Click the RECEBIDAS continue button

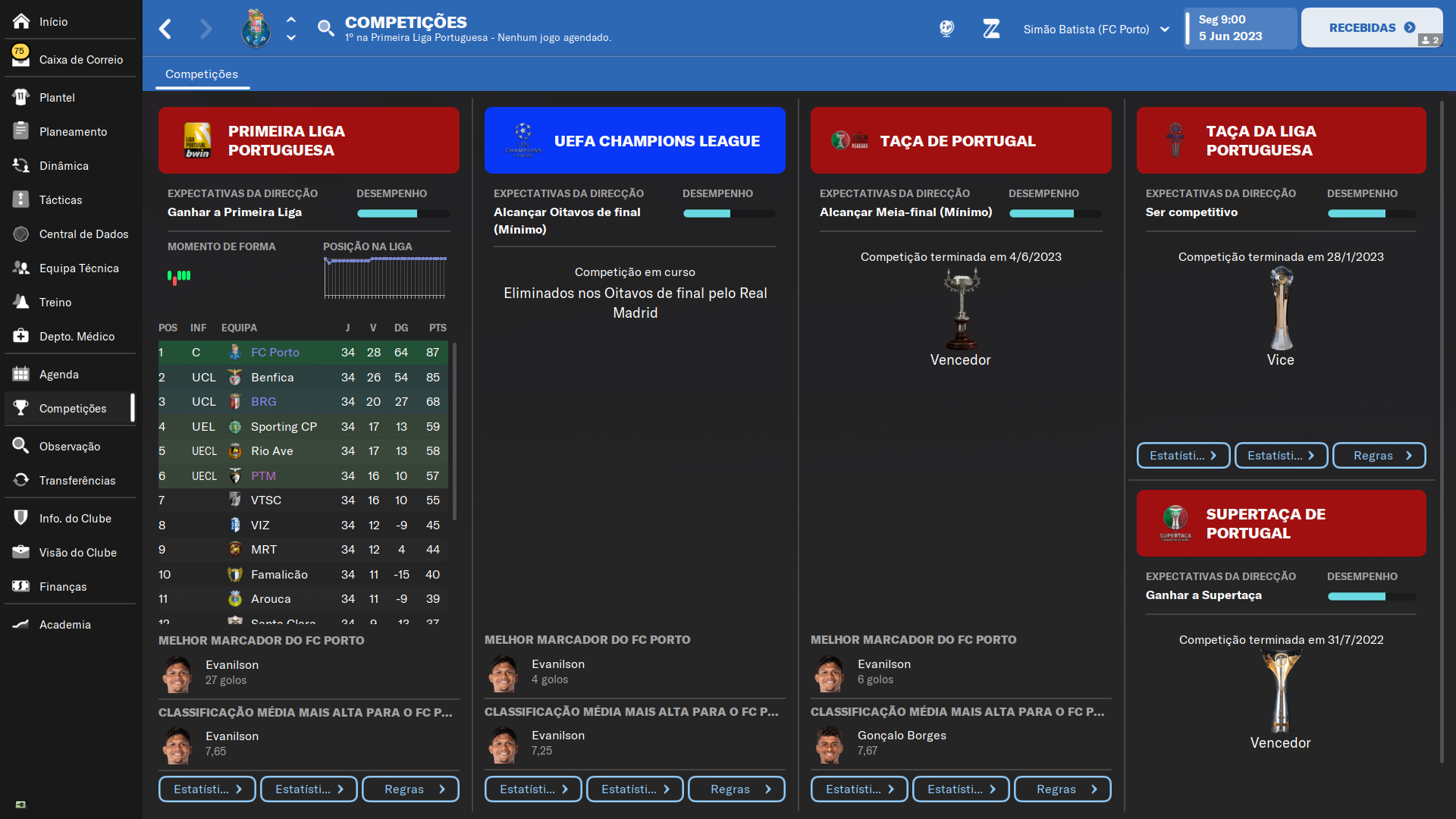pyautogui.click(x=1371, y=28)
